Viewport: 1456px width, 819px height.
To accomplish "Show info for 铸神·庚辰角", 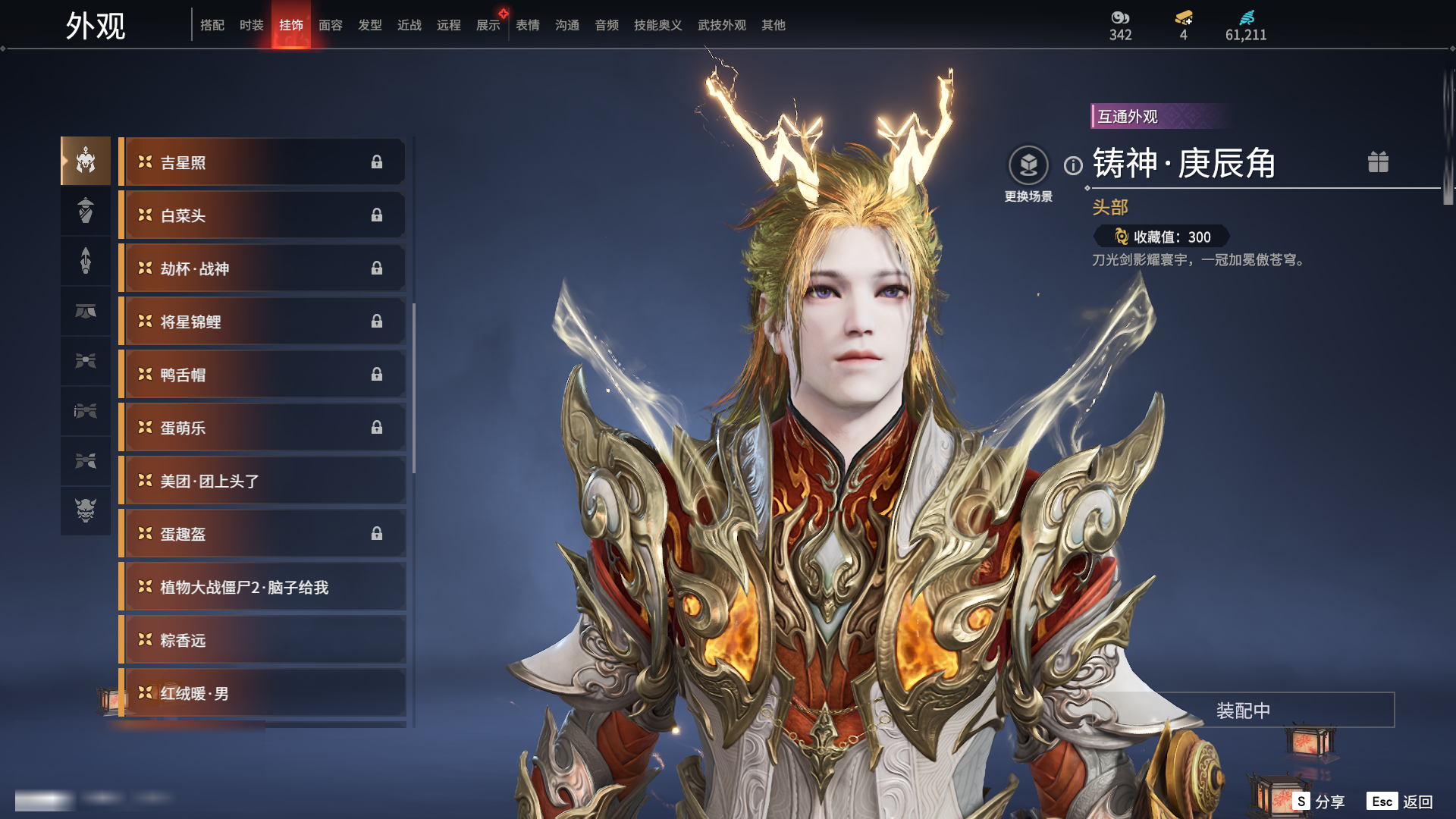I will pyautogui.click(x=1073, y=165).
